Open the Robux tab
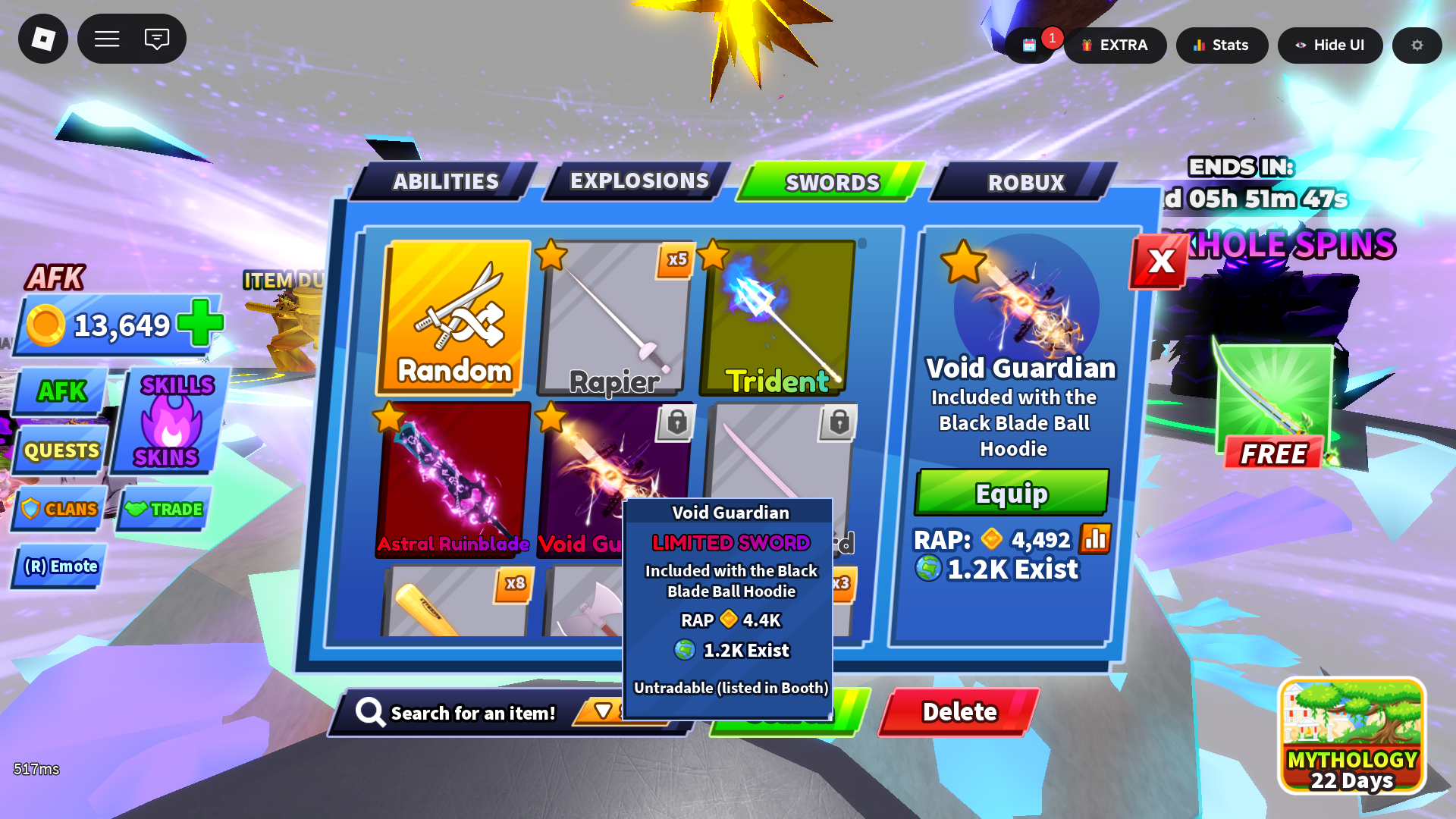Viewport: 1456px width, 819px height. coord(1025,183)
